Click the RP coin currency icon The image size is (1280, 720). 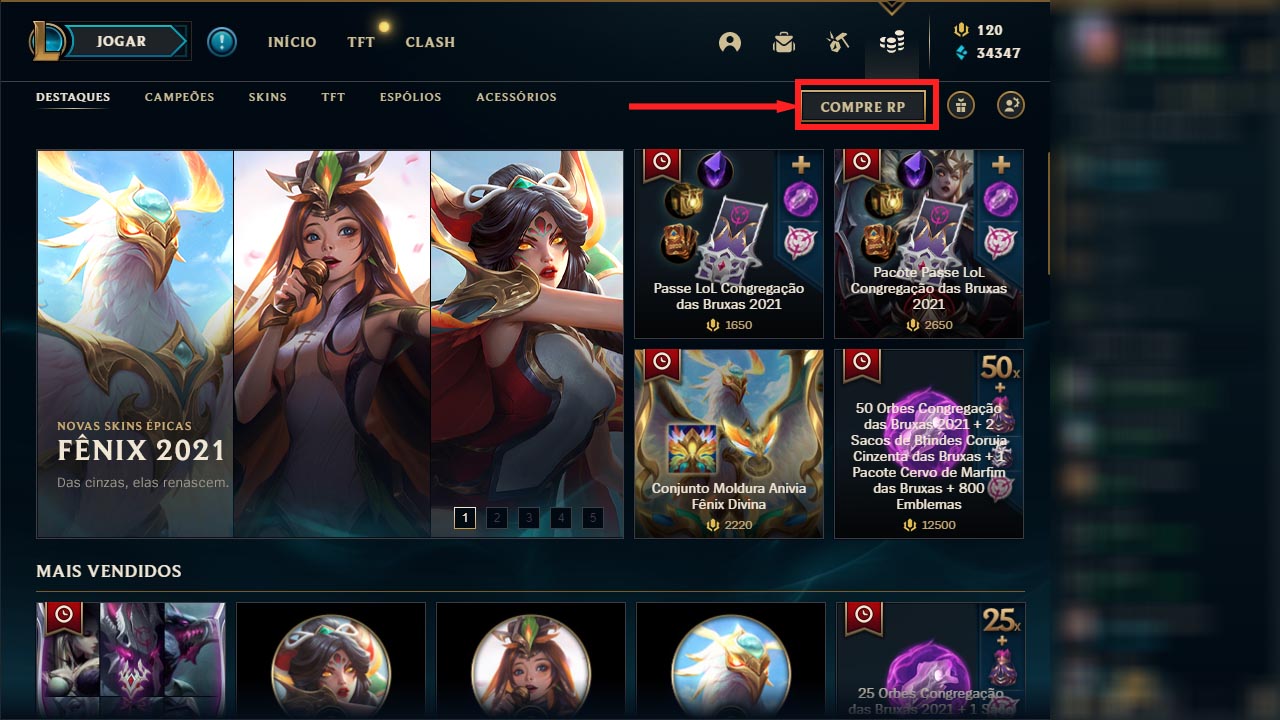tap(962, 29)
